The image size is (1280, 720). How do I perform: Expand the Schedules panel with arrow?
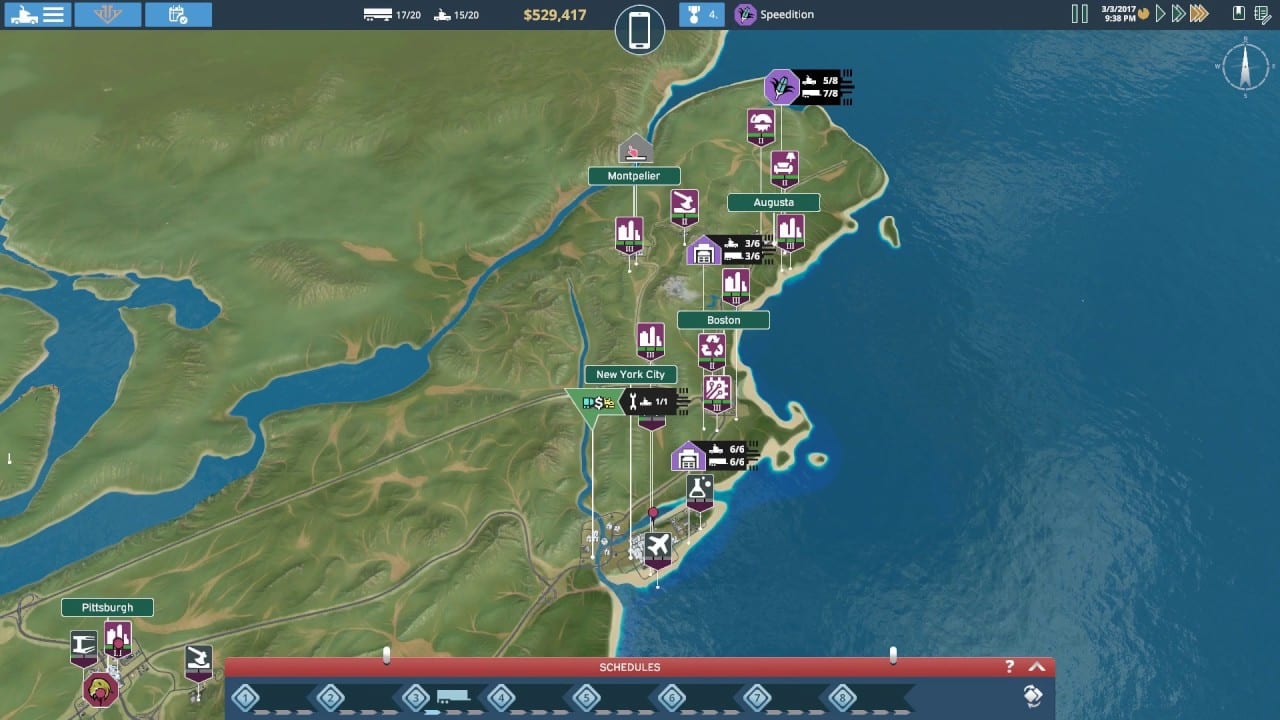tap(1036, 667)
